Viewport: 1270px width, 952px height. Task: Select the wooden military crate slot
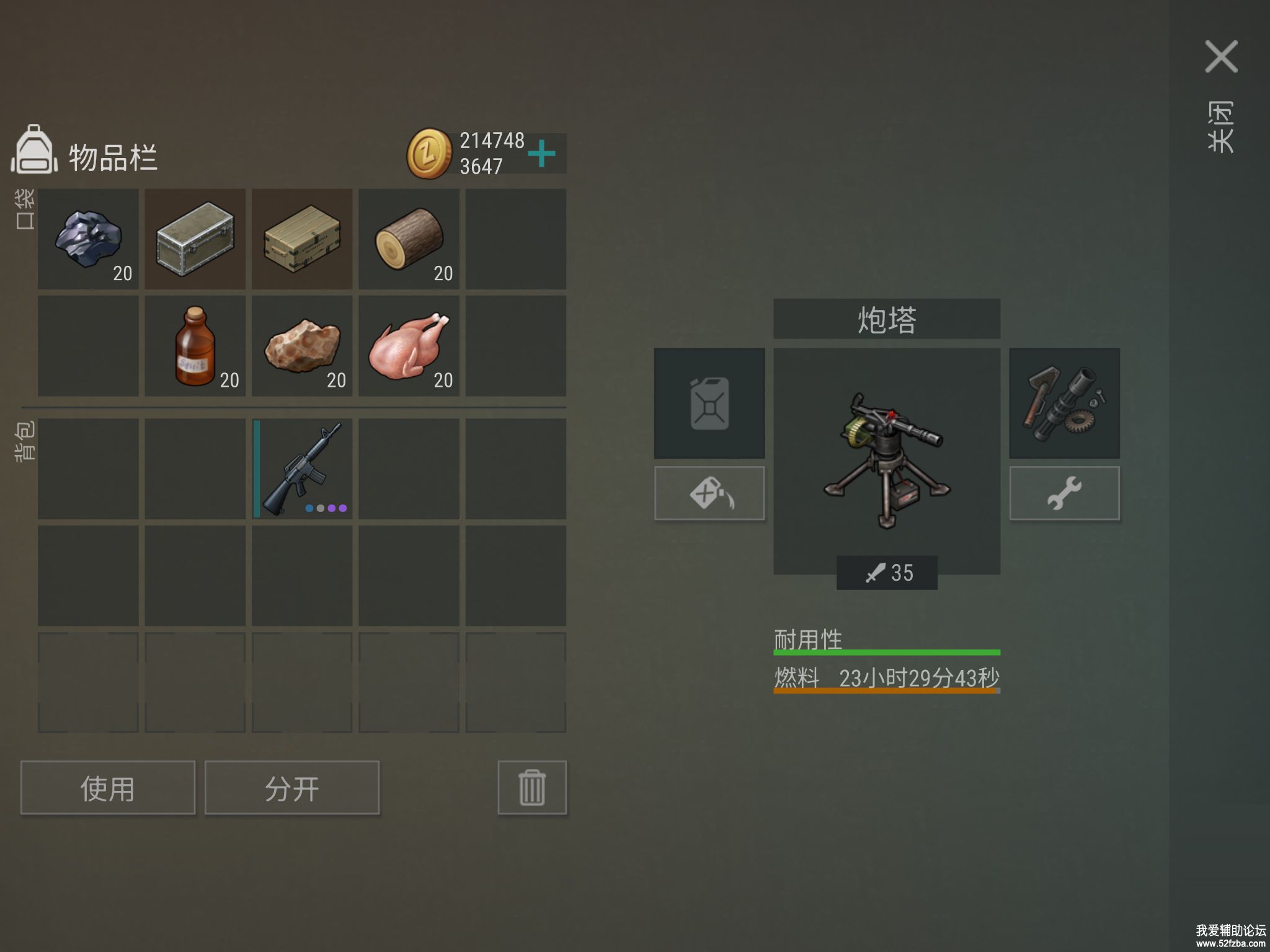[302, 239]
